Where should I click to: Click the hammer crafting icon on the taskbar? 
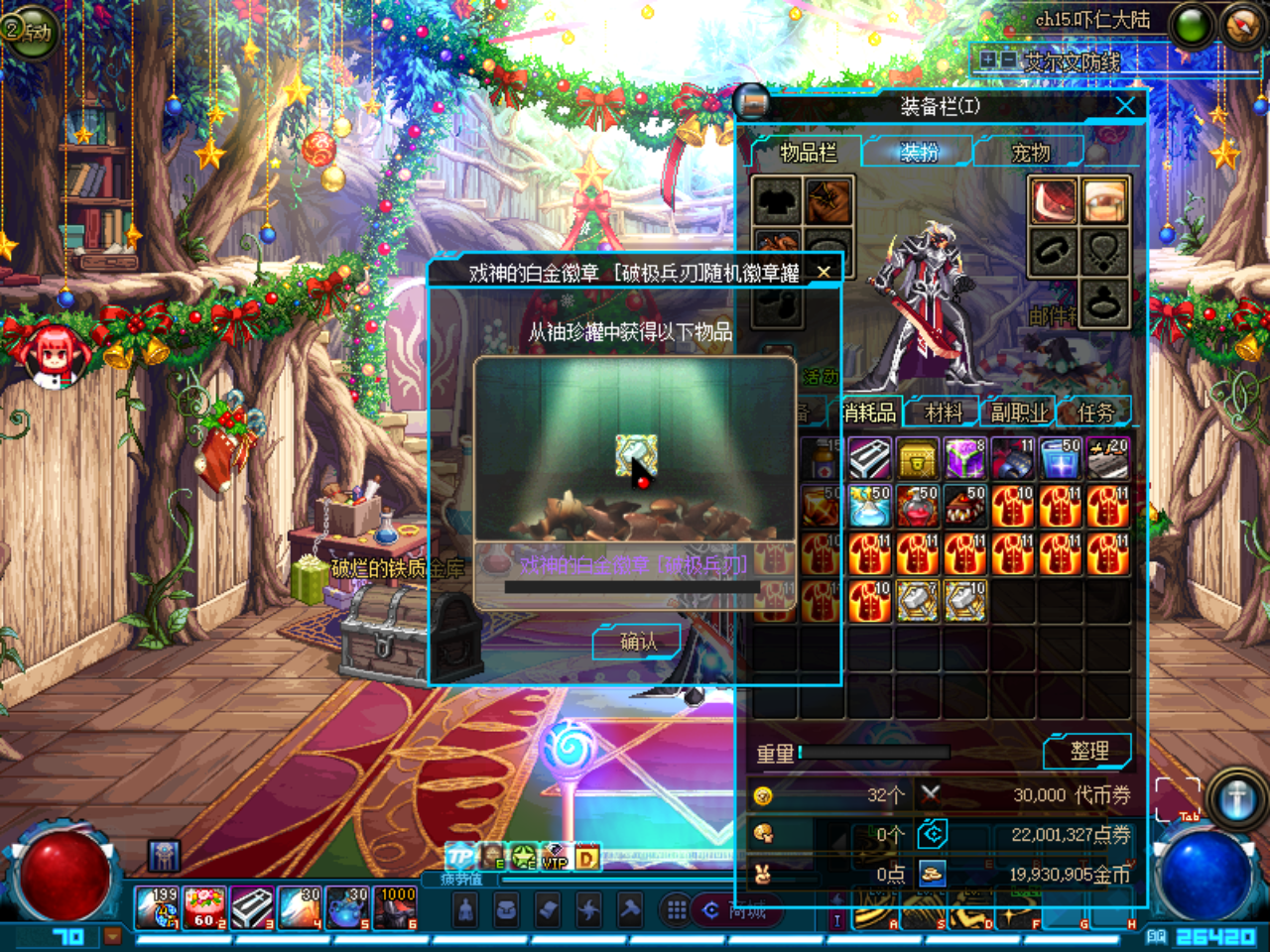(x=631, y=909)
